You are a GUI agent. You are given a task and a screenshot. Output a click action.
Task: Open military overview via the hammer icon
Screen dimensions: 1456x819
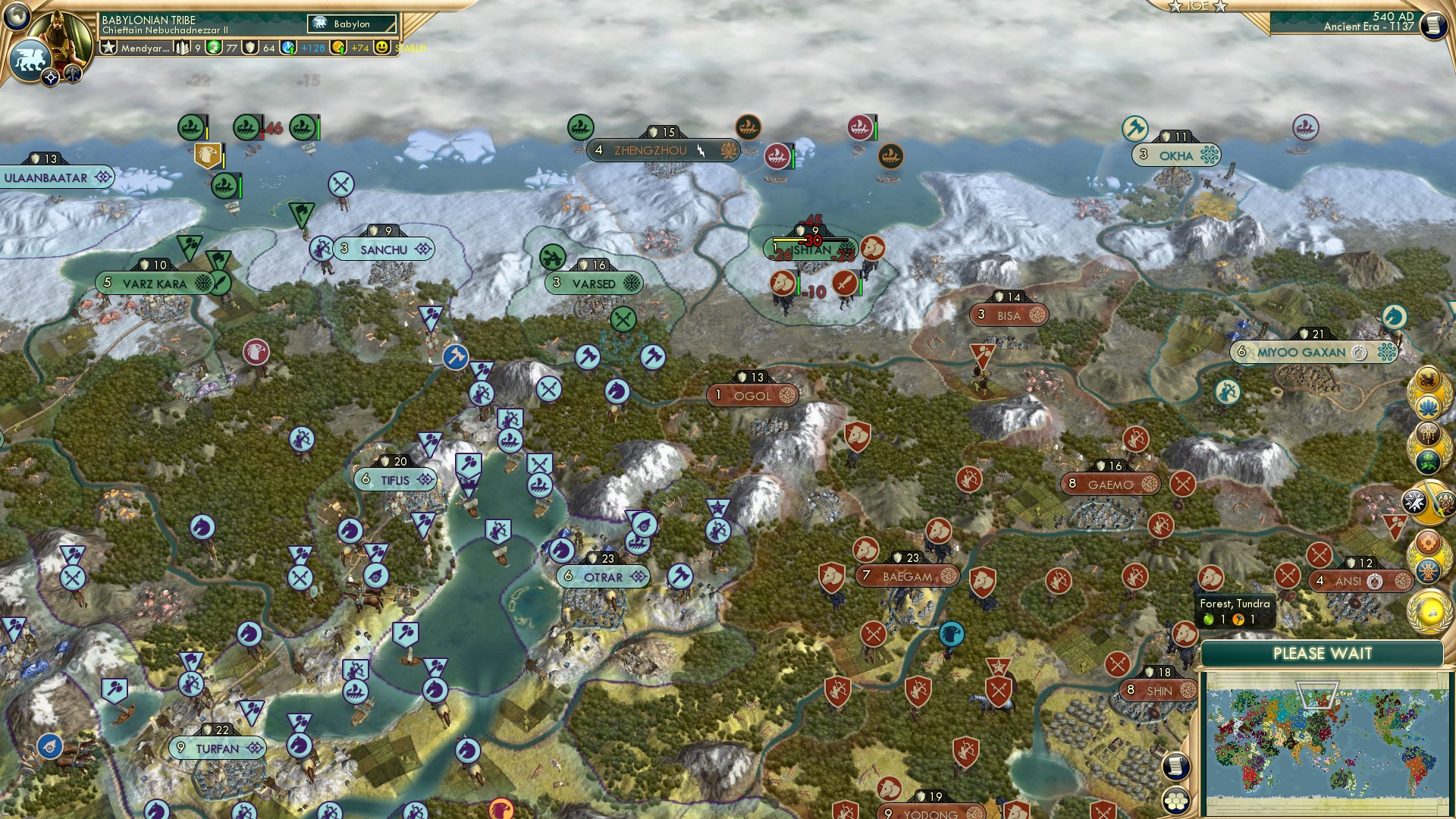[x=73, y=74]
